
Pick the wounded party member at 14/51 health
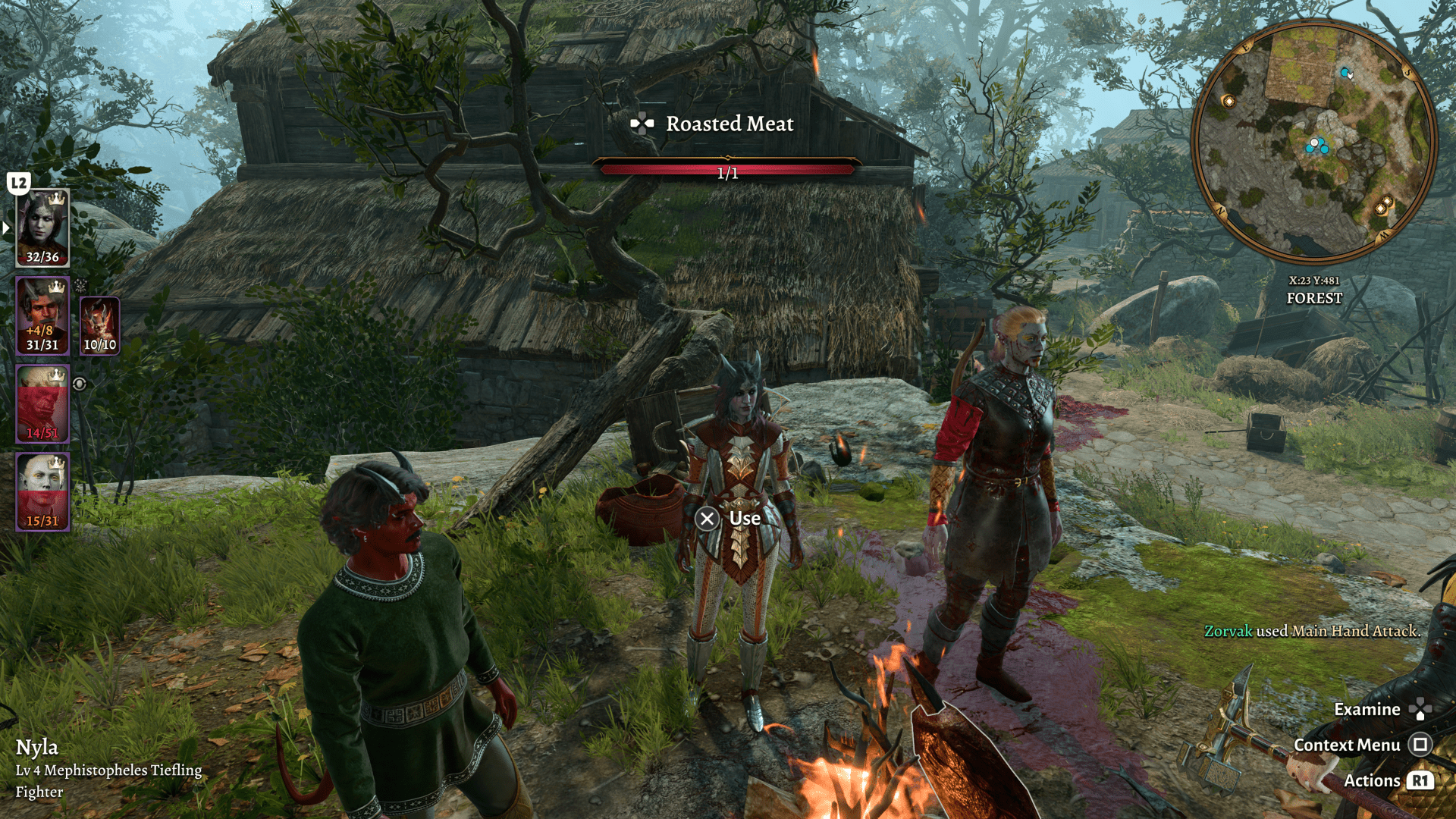[42, 403]
